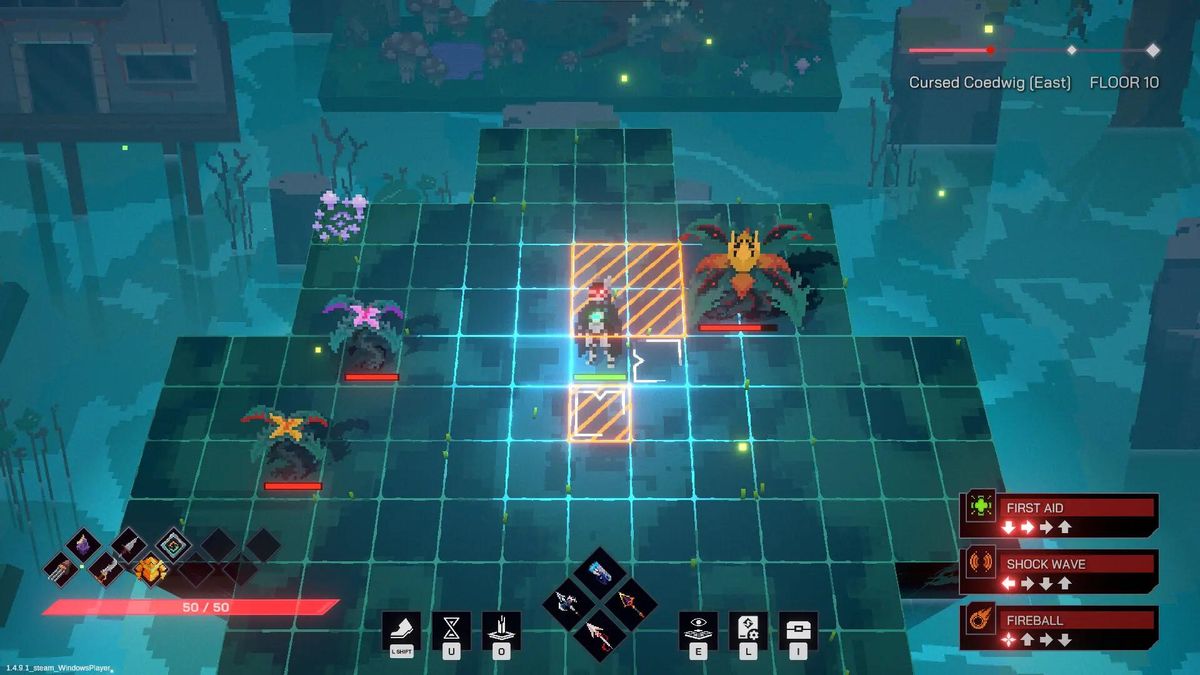The image size is (1200, 675).
Task: Select the First Aid skill
Action: pos(1058,515)
